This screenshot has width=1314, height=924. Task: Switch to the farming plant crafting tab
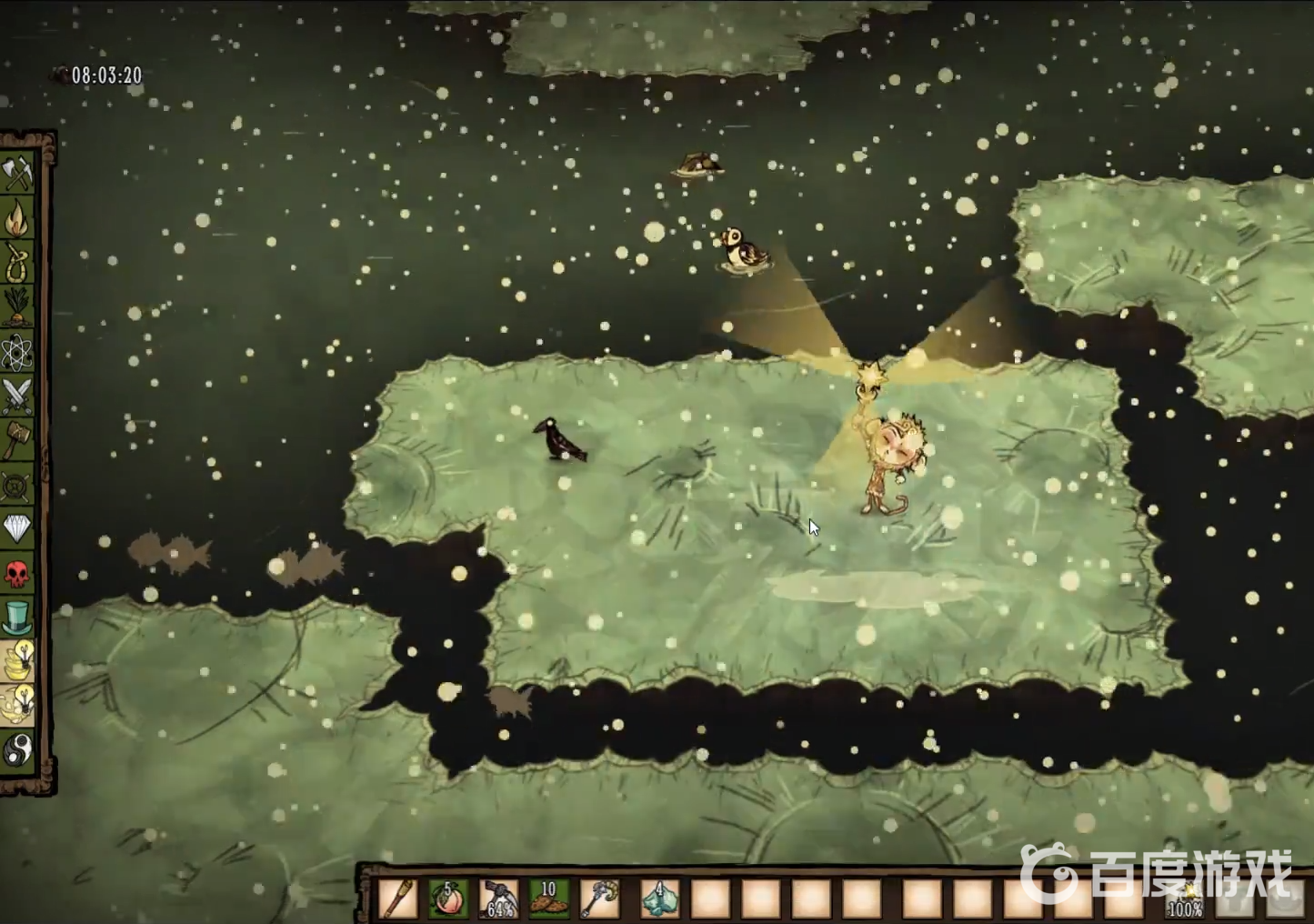pos(17,306)
